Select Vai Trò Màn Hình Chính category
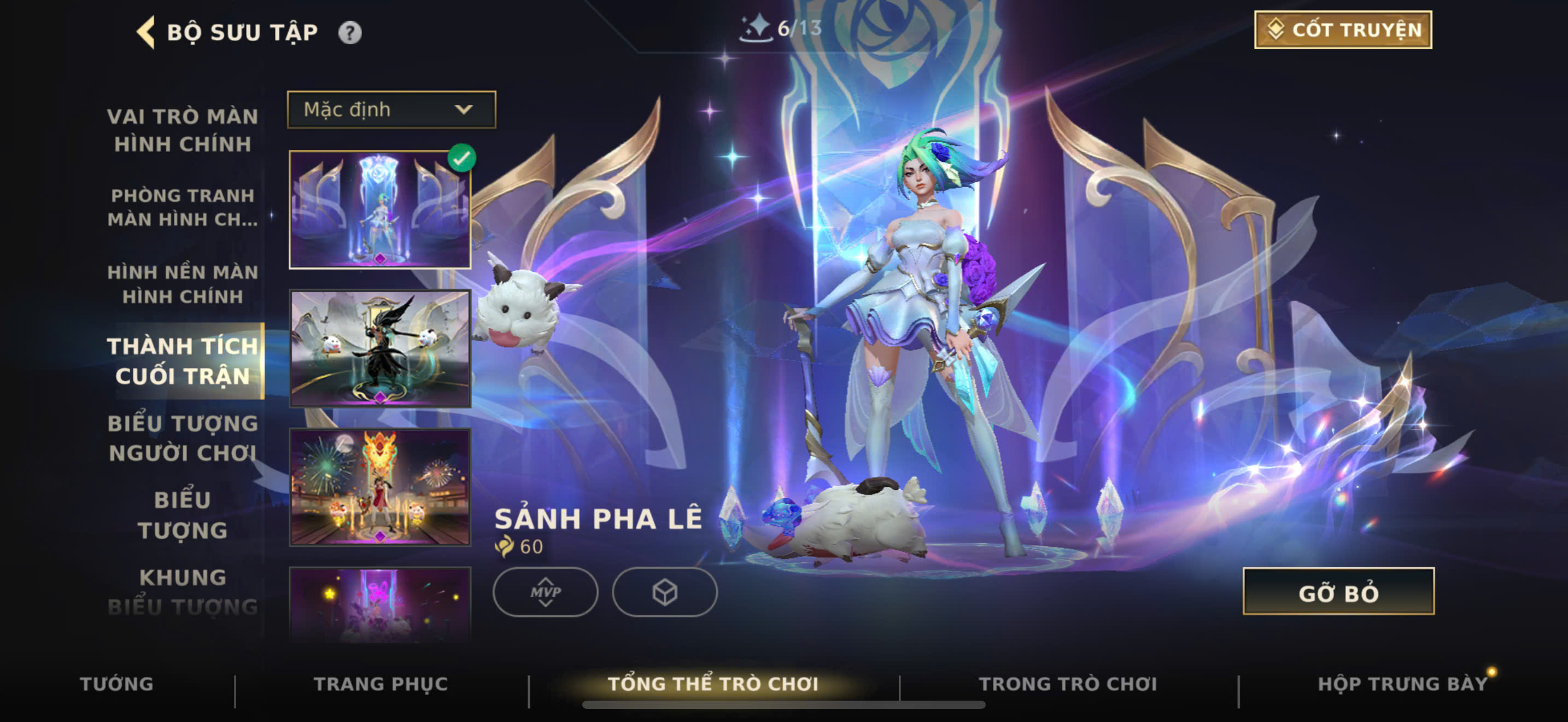Screen dimensions: 1568x722 point(183,130)
